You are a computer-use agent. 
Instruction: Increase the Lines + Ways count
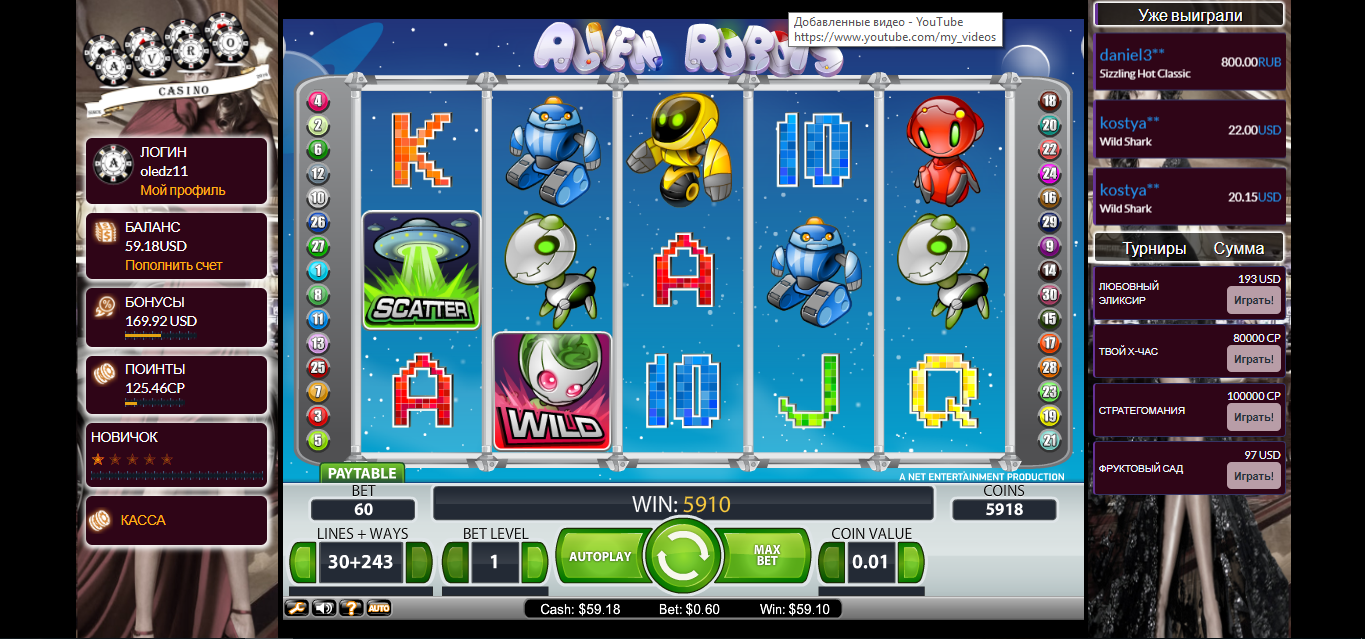coord(420,562)
